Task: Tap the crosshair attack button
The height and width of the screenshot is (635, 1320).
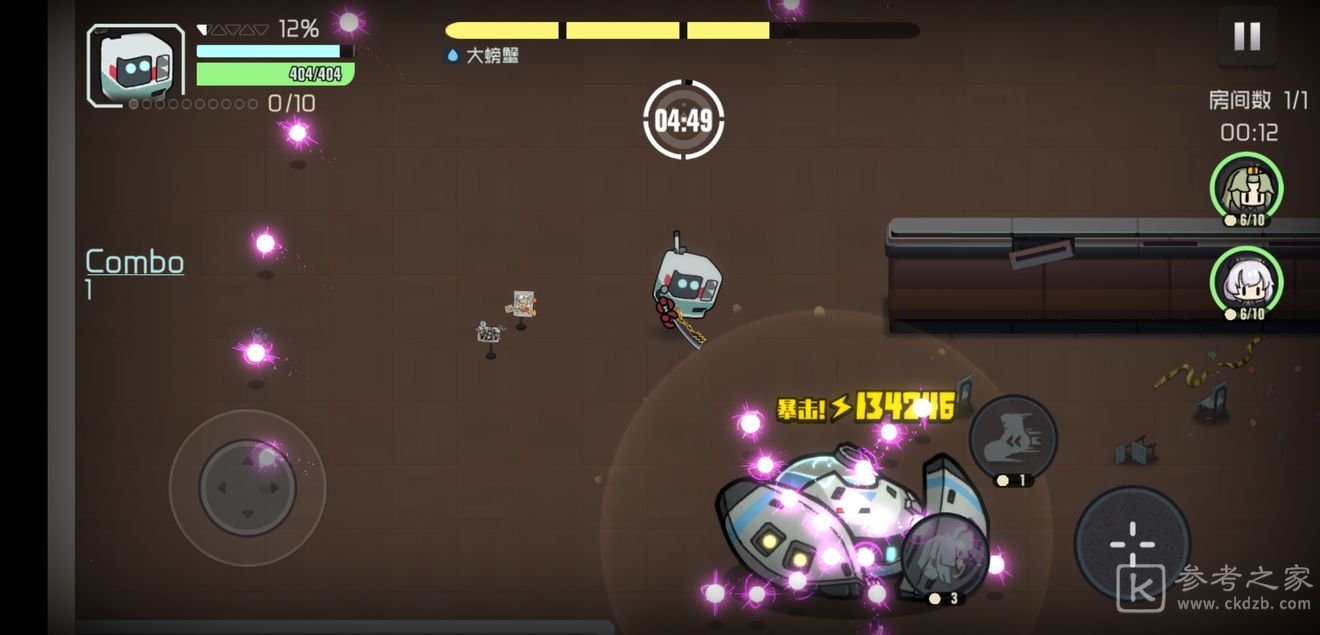Action: [1131, 544]
